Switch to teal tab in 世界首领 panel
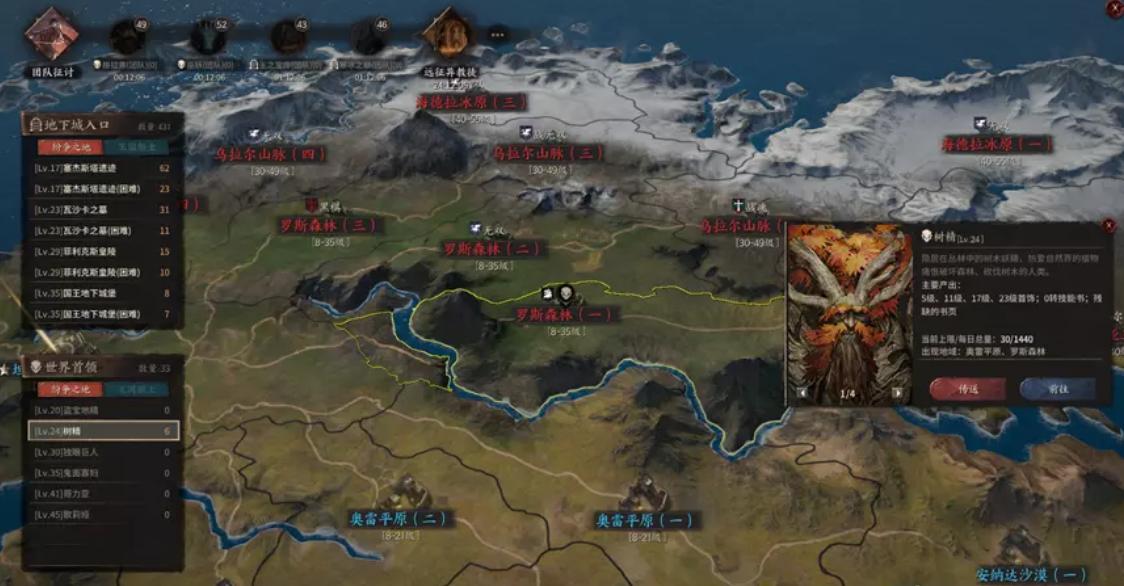Screen dimensions: 1124x586 (x=131, y=388)
